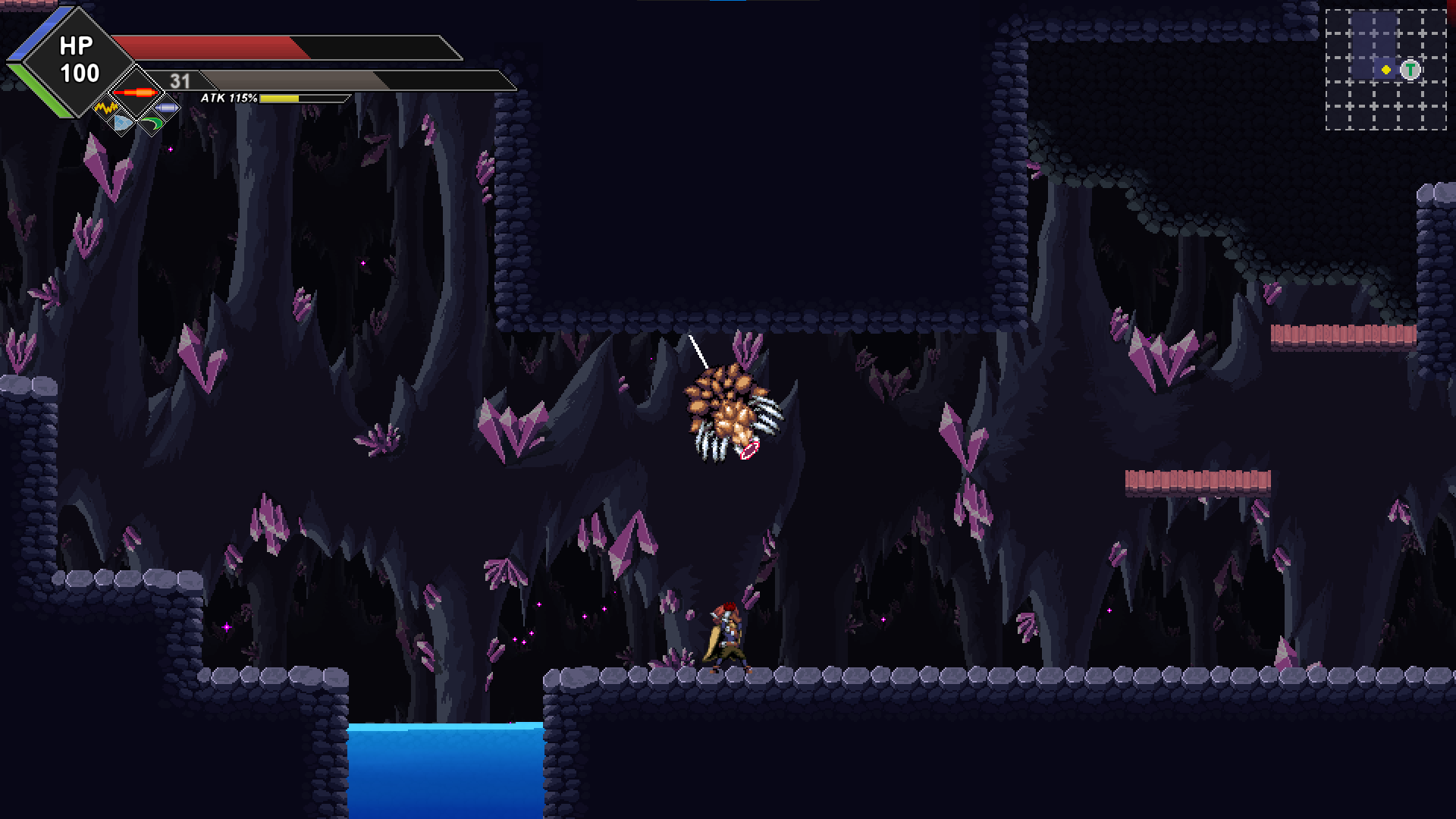Select the blue bullet ability icon
1456x819 pixels.
point(168,108)
